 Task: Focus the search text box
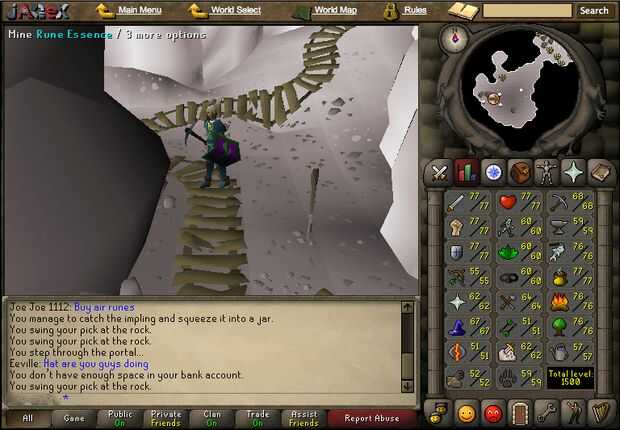pyautogui.click(x=527, y=11)
